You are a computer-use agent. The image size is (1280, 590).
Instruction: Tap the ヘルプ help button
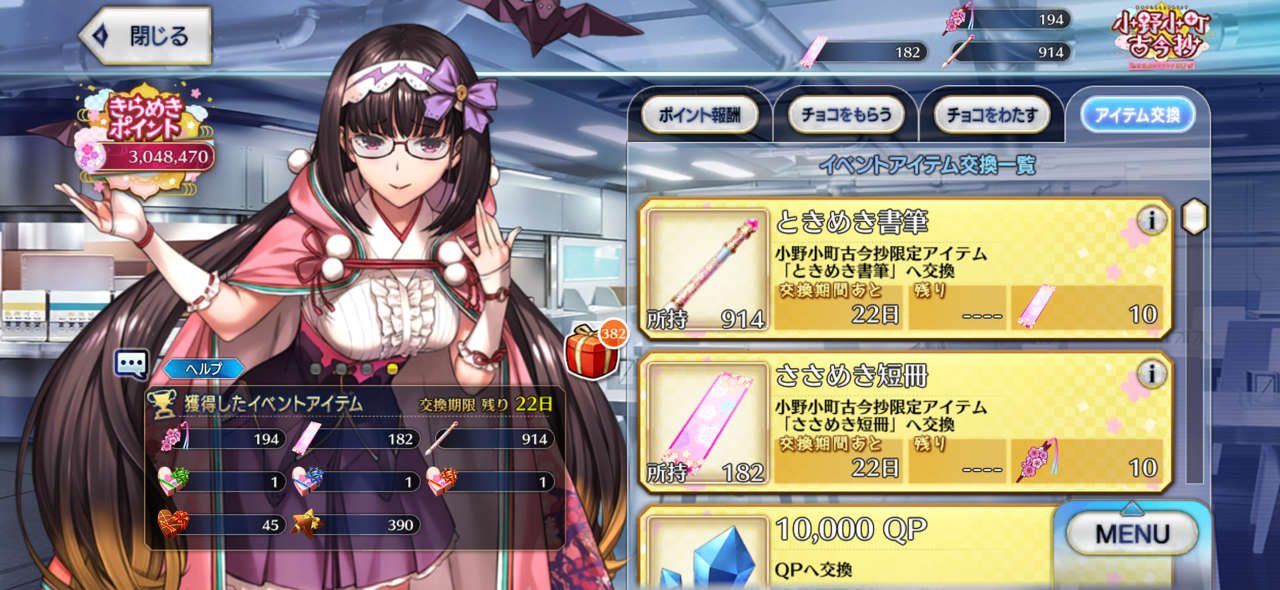coord(203,368)
